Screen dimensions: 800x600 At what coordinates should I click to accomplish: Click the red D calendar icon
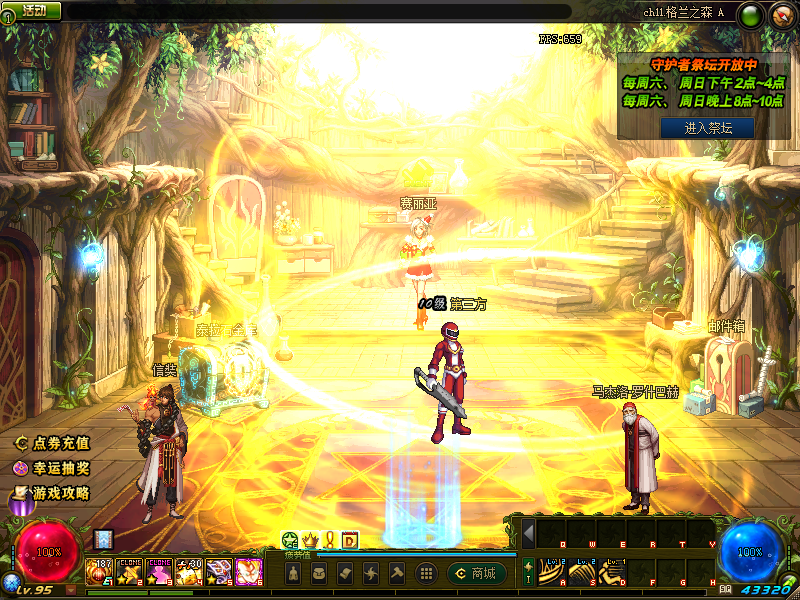350,540
